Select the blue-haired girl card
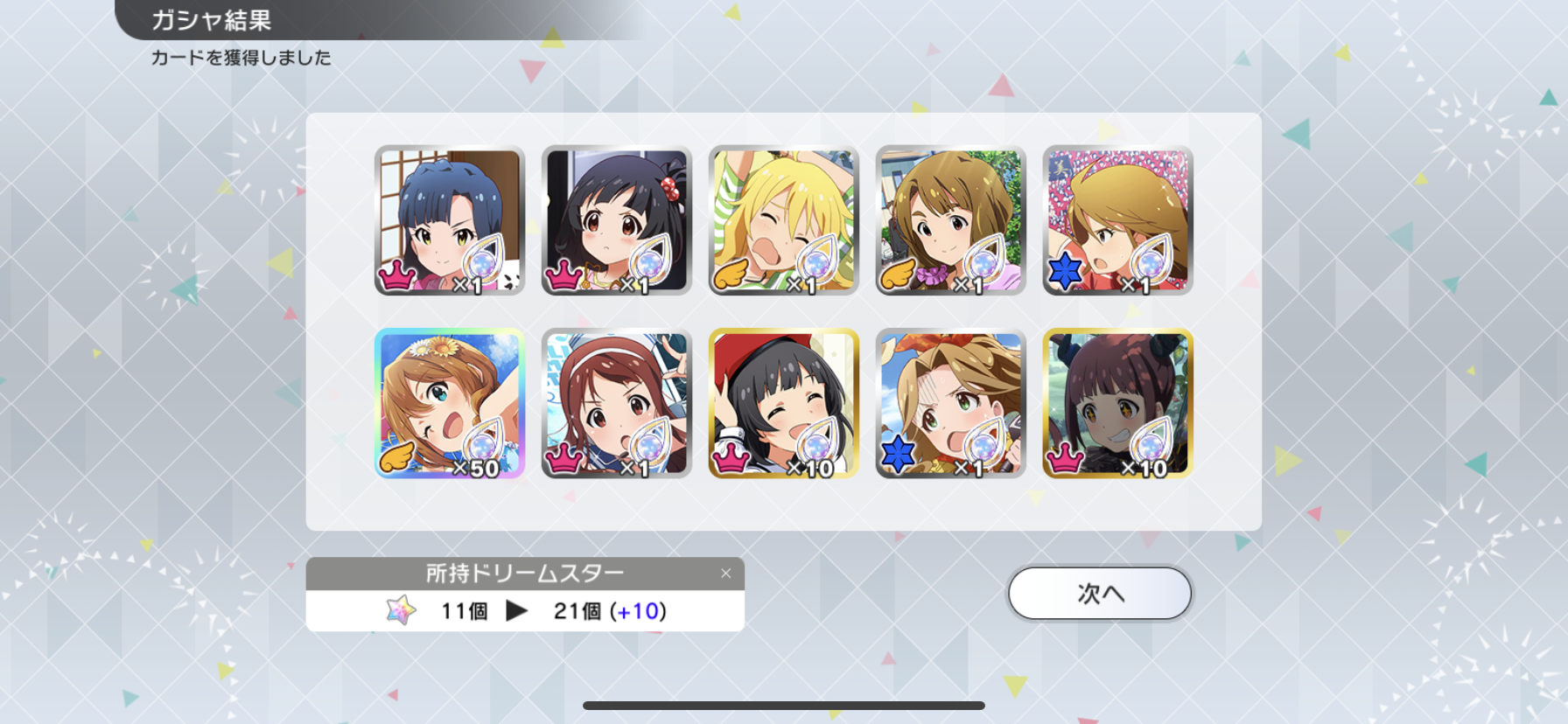 (450, 220)
